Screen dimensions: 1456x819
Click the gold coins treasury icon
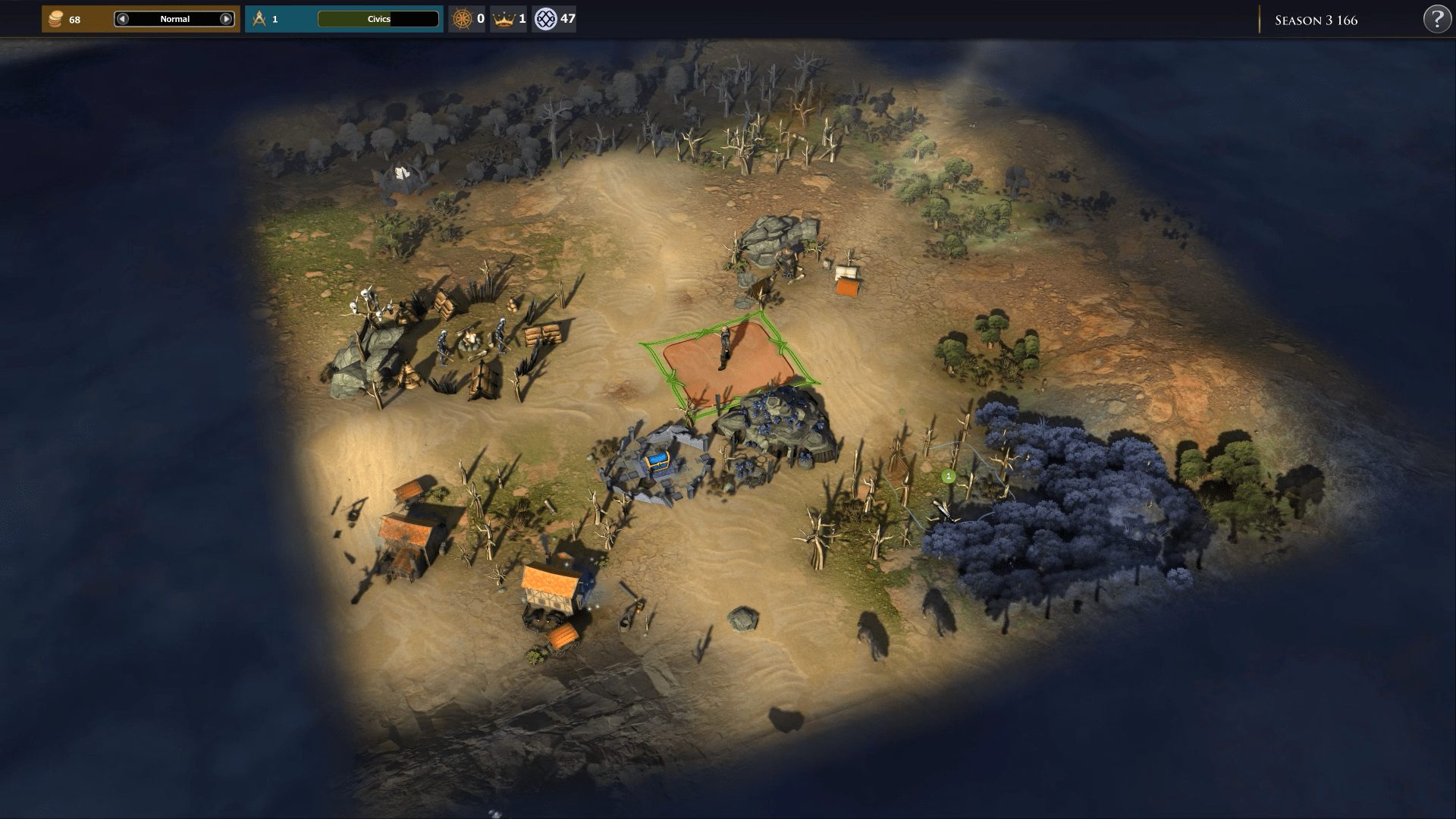coord(55,19)
